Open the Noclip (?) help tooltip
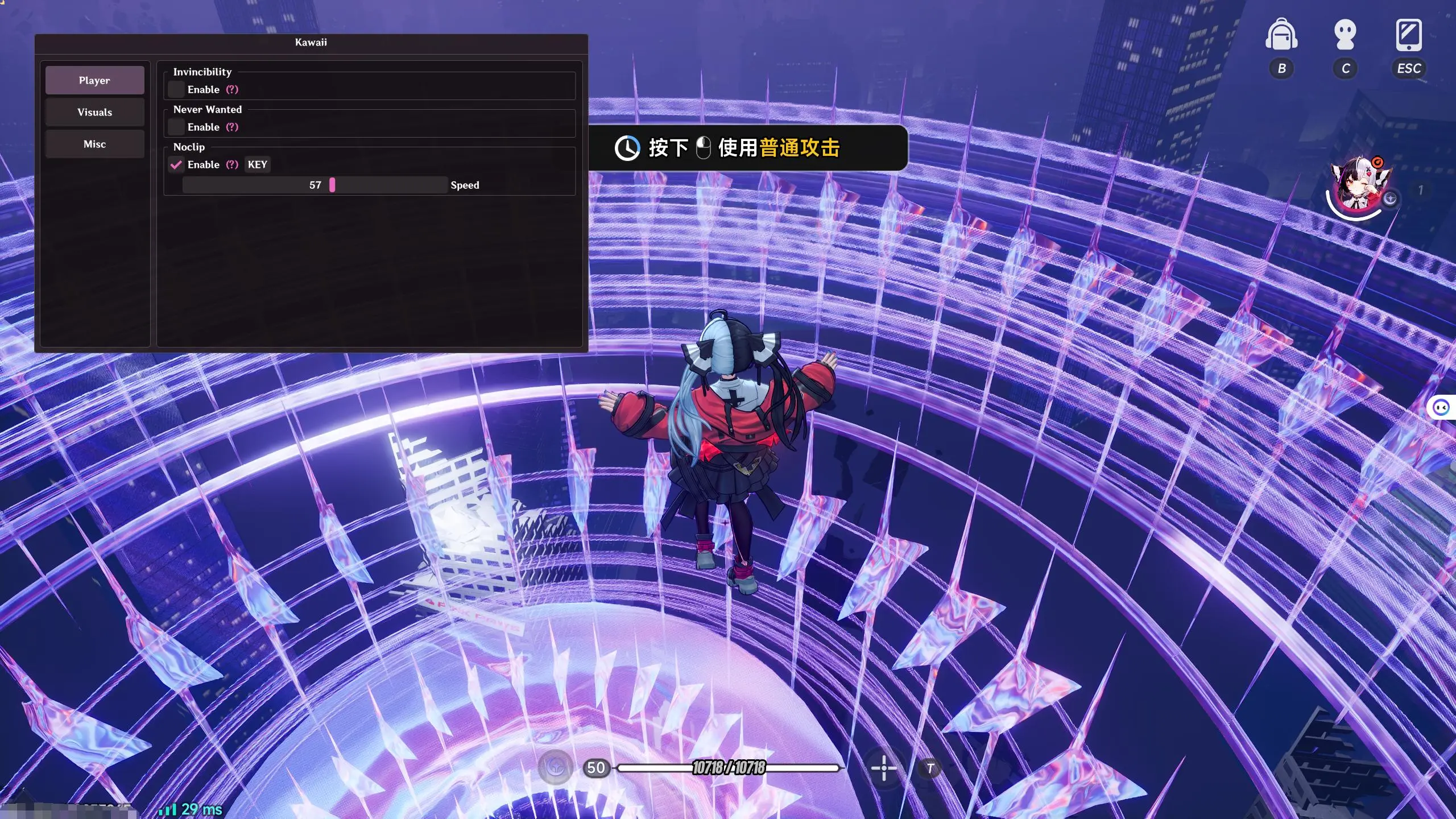Viewport: 1456px width, 819px height. 233,164
